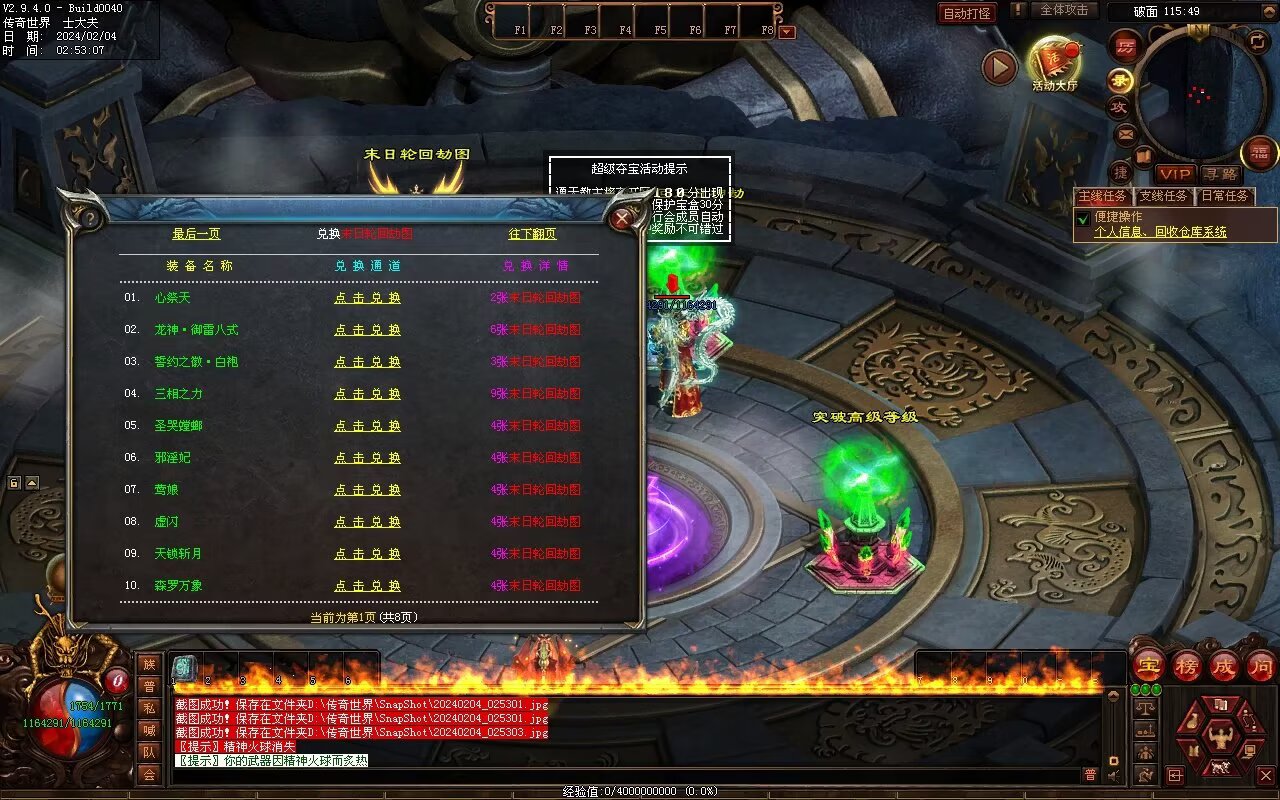The image size is (1280, 800).
Task: Go to the next page (往下翻页)
Action: click(x=532, y=234)
